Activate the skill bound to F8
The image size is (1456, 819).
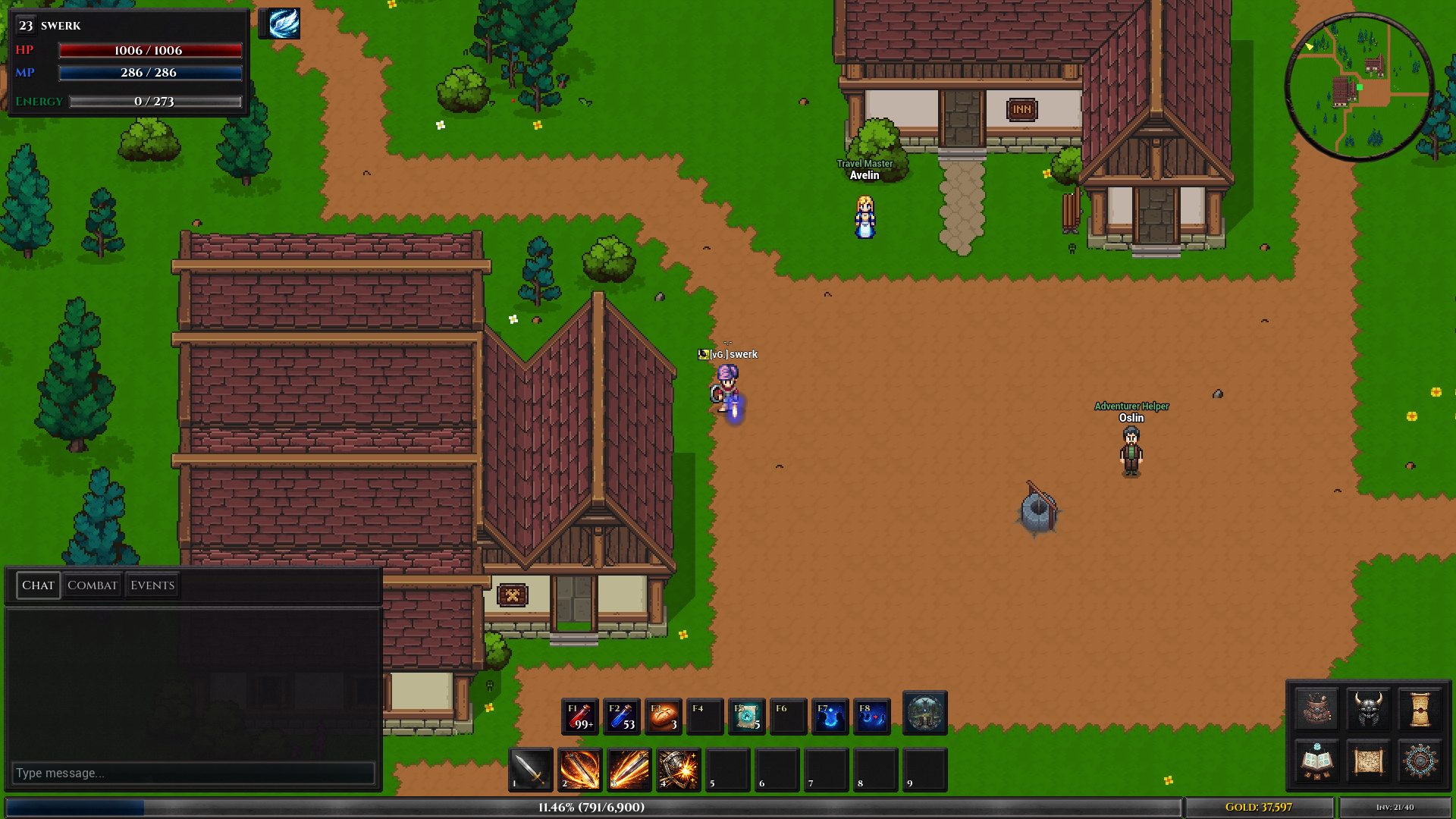[872, 716]
